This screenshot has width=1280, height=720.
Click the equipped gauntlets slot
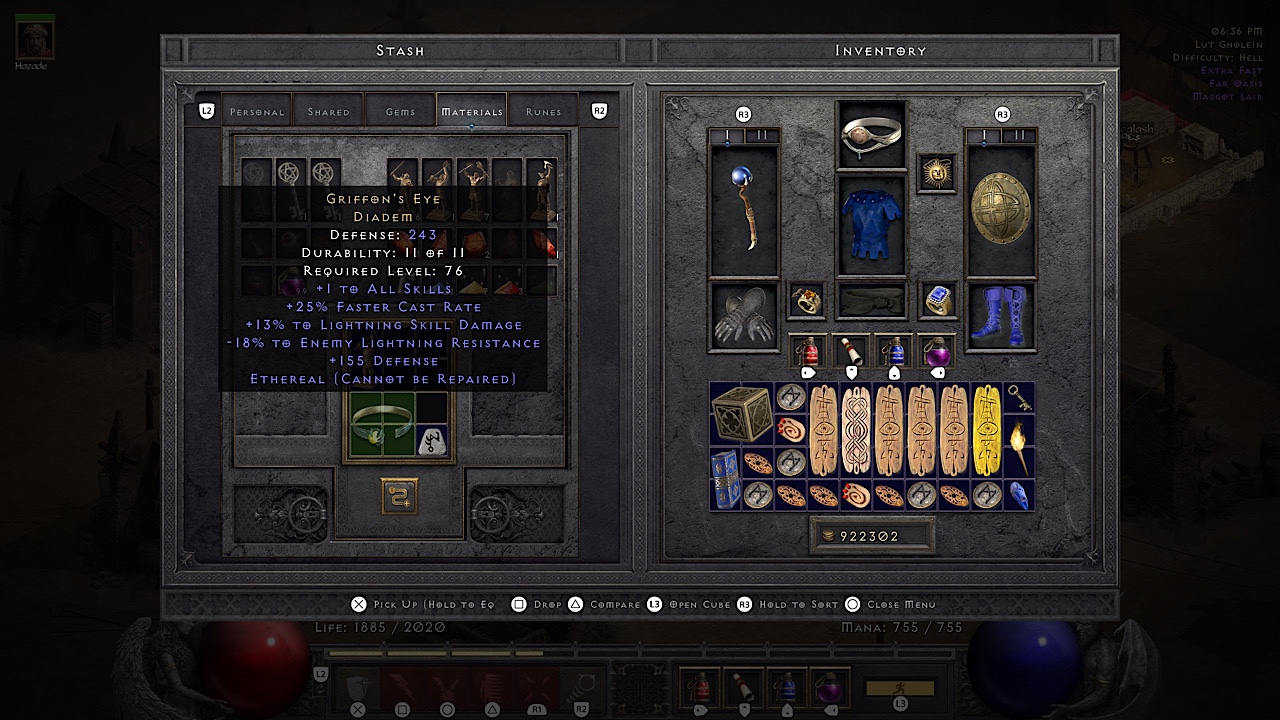point(744,317)
